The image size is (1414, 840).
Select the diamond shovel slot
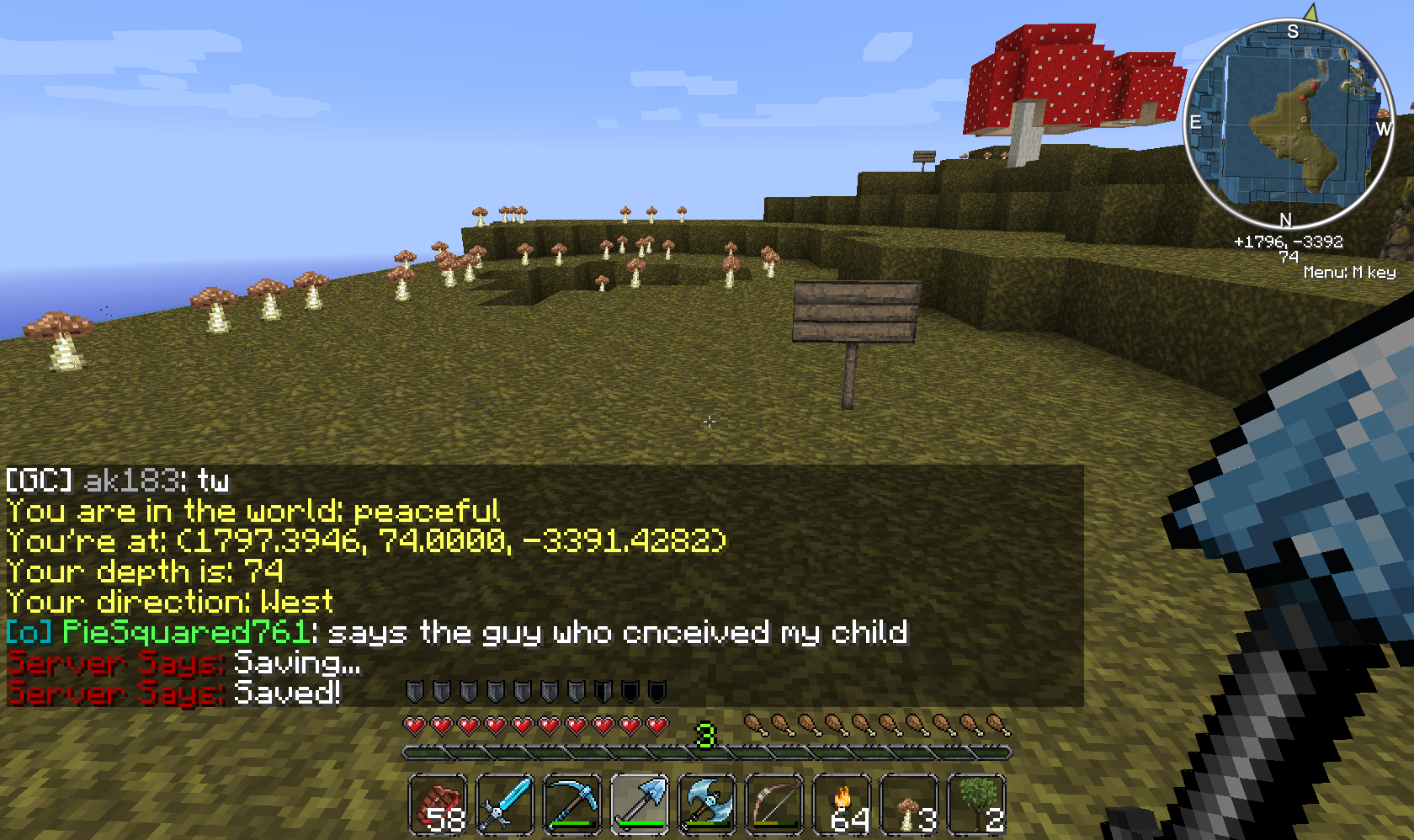[x=640, y=805]
